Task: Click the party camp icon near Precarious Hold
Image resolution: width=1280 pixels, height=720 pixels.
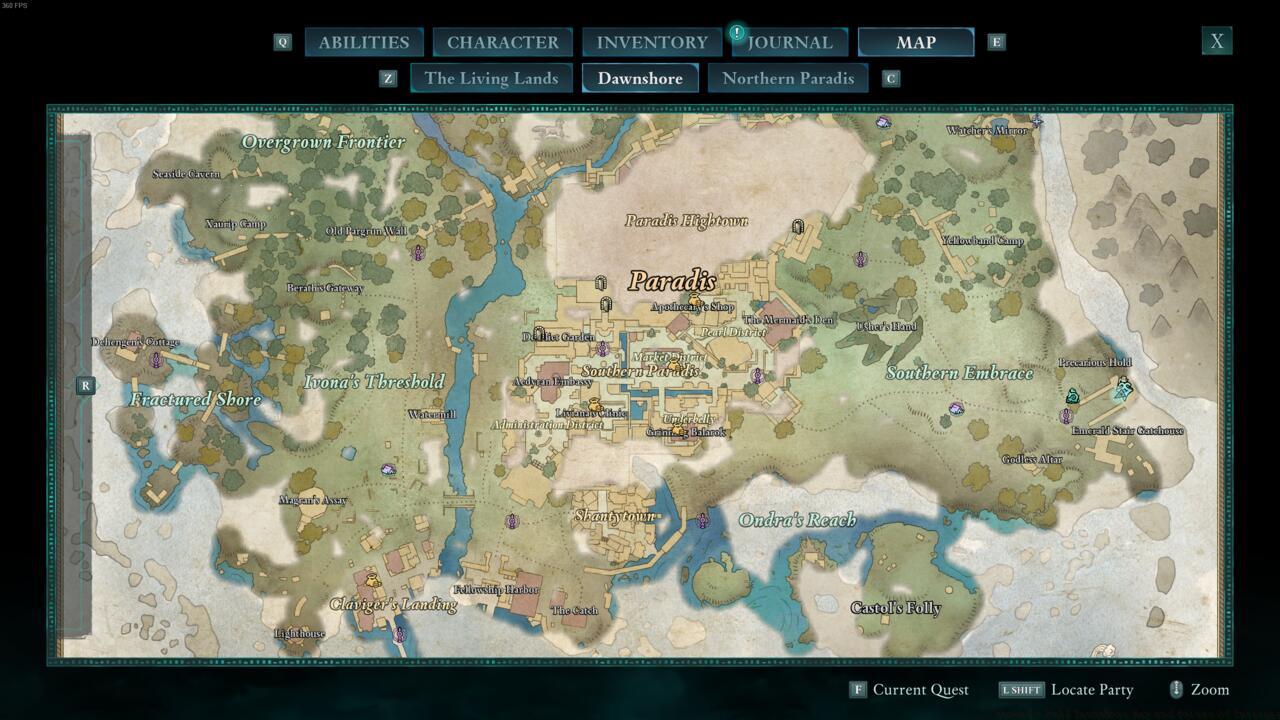Action: coord(1073,396)
